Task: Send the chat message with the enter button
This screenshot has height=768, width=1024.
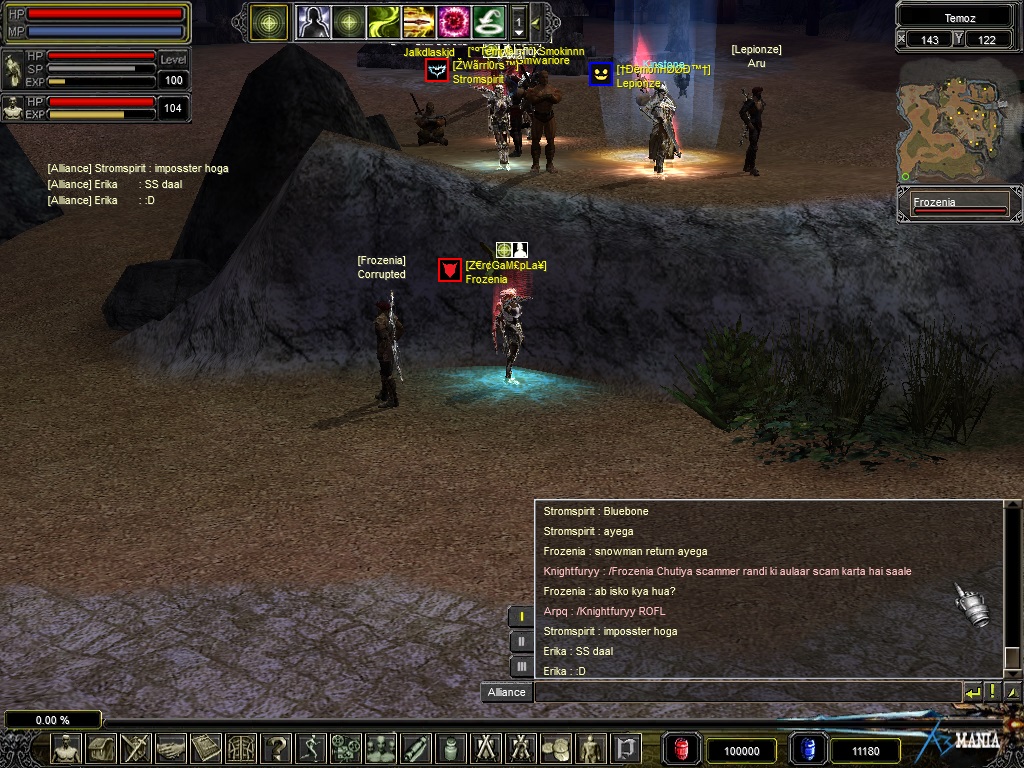Action: pyautogui.click(x=972, y=692)
